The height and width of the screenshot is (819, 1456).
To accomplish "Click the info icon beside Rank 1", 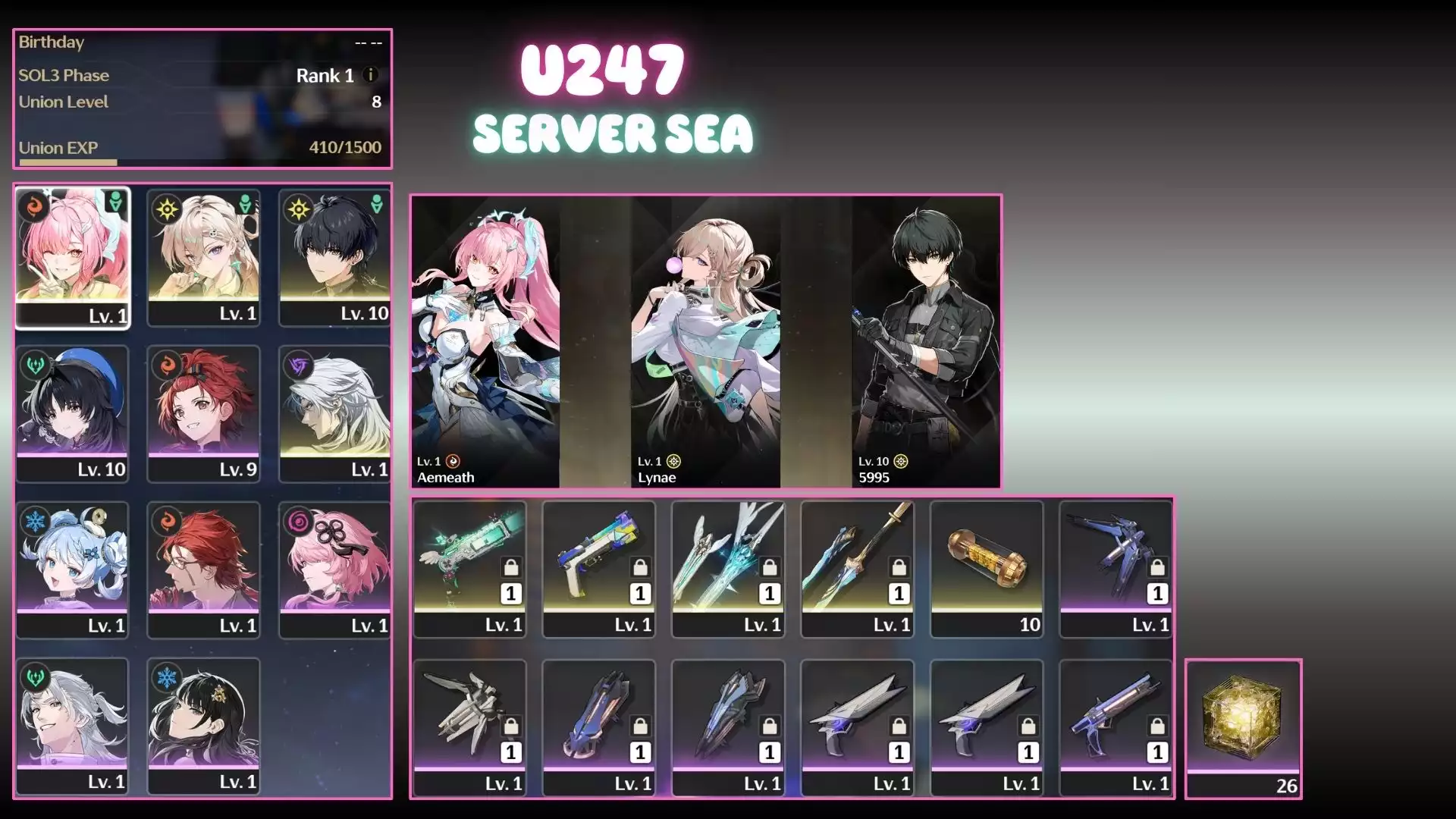I will click(371, 75).
